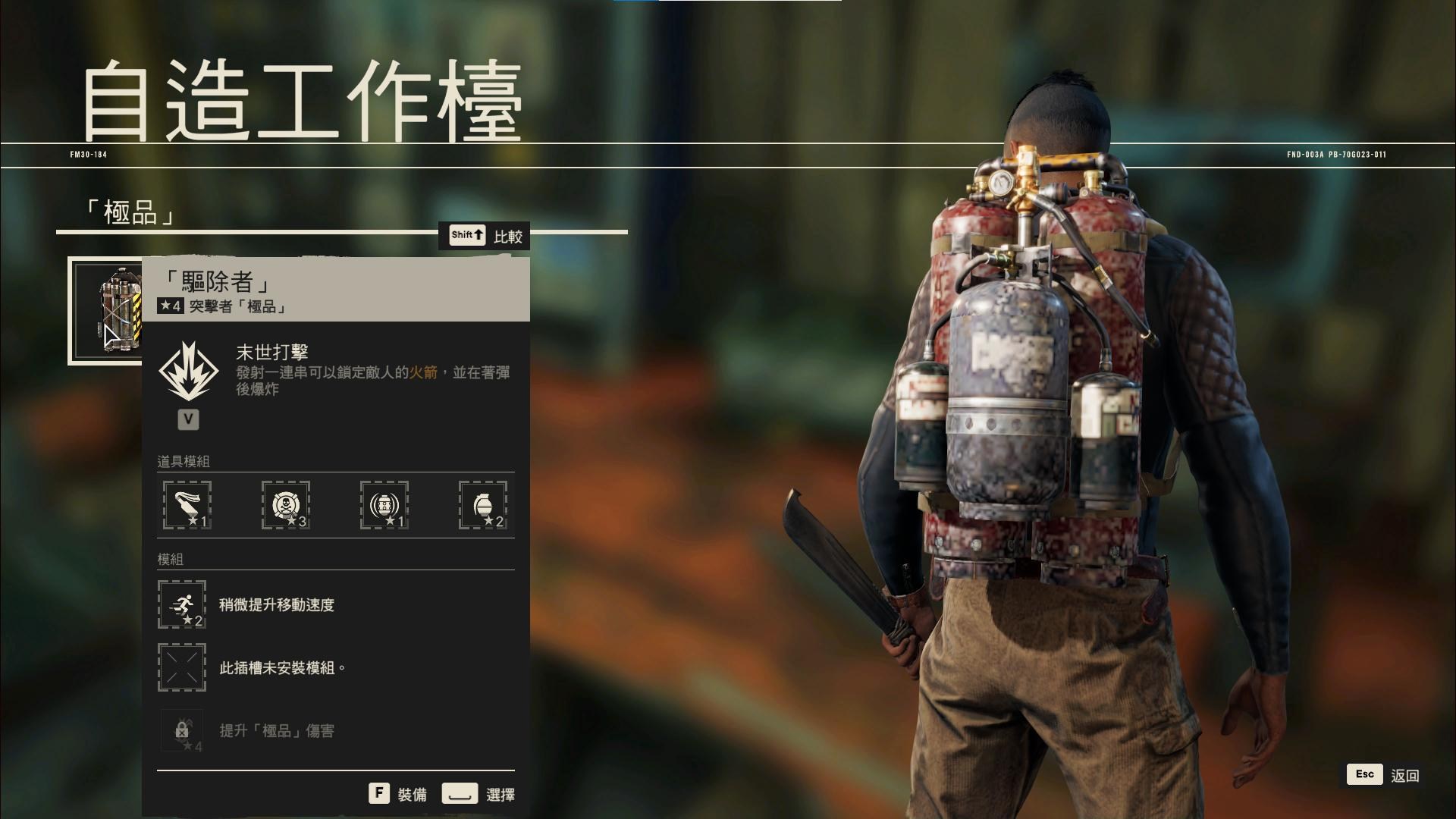Image resolution: width=1456 pixels, height=819 pixels.
Task: Click the frag grenade item mod icon
Action: [x=484, y=504]
